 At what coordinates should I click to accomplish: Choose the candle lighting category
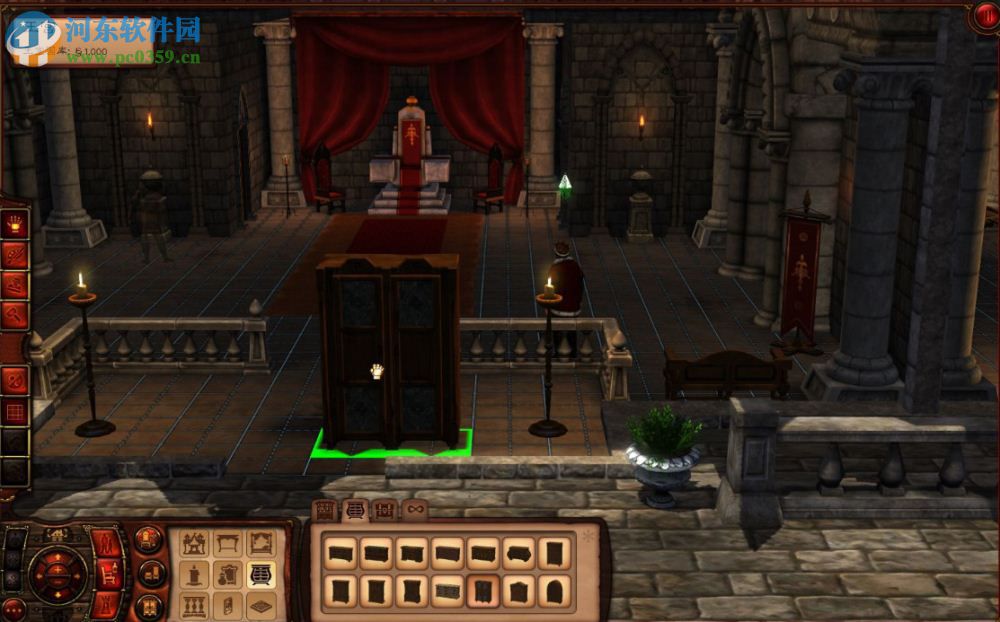click(195, 574)
